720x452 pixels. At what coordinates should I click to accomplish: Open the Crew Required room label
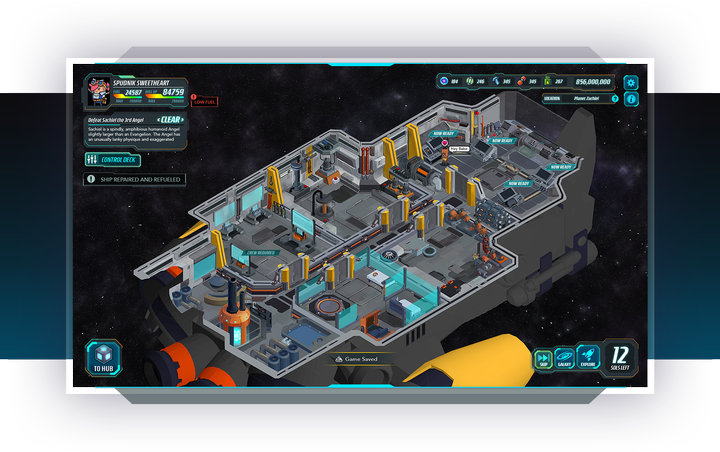(261, 252)
